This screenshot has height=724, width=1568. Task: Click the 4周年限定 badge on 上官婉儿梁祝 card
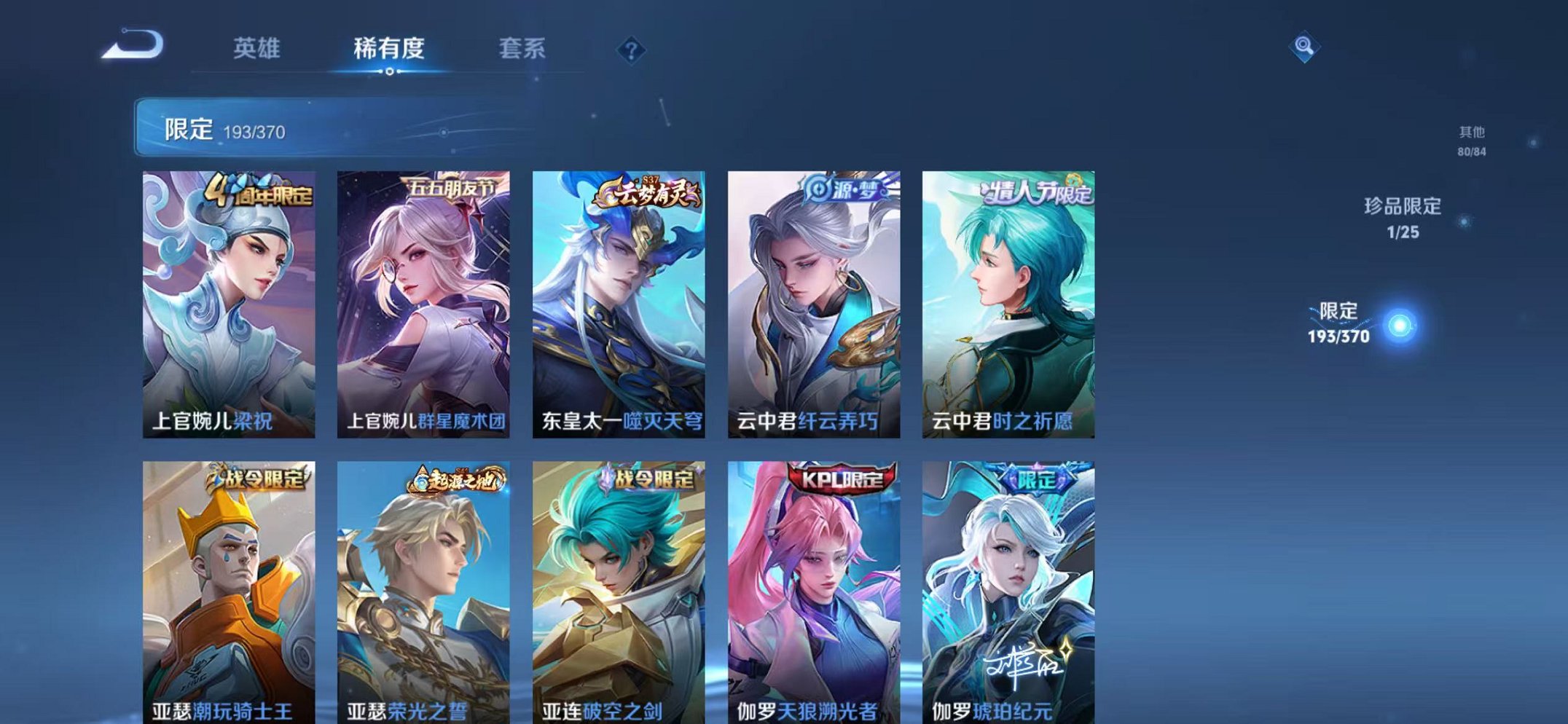(259, 191)
